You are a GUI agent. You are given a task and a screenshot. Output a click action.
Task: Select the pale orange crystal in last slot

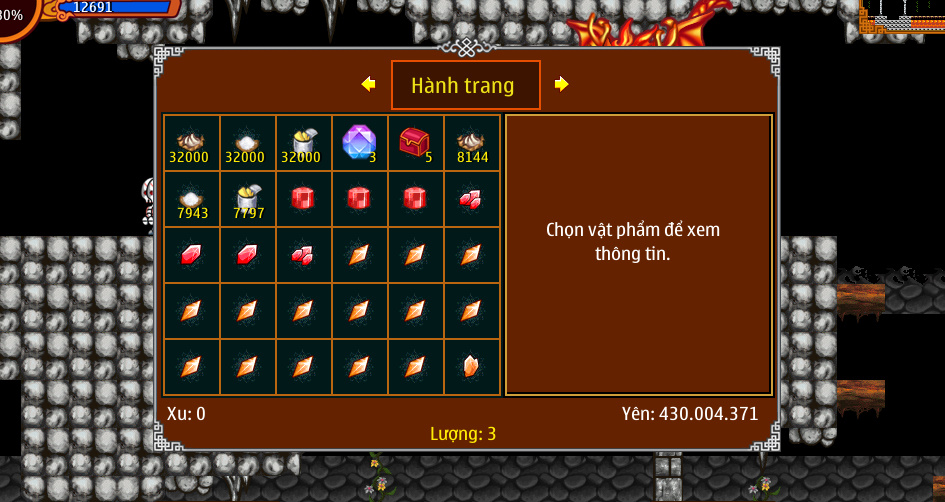coord(471,366)
